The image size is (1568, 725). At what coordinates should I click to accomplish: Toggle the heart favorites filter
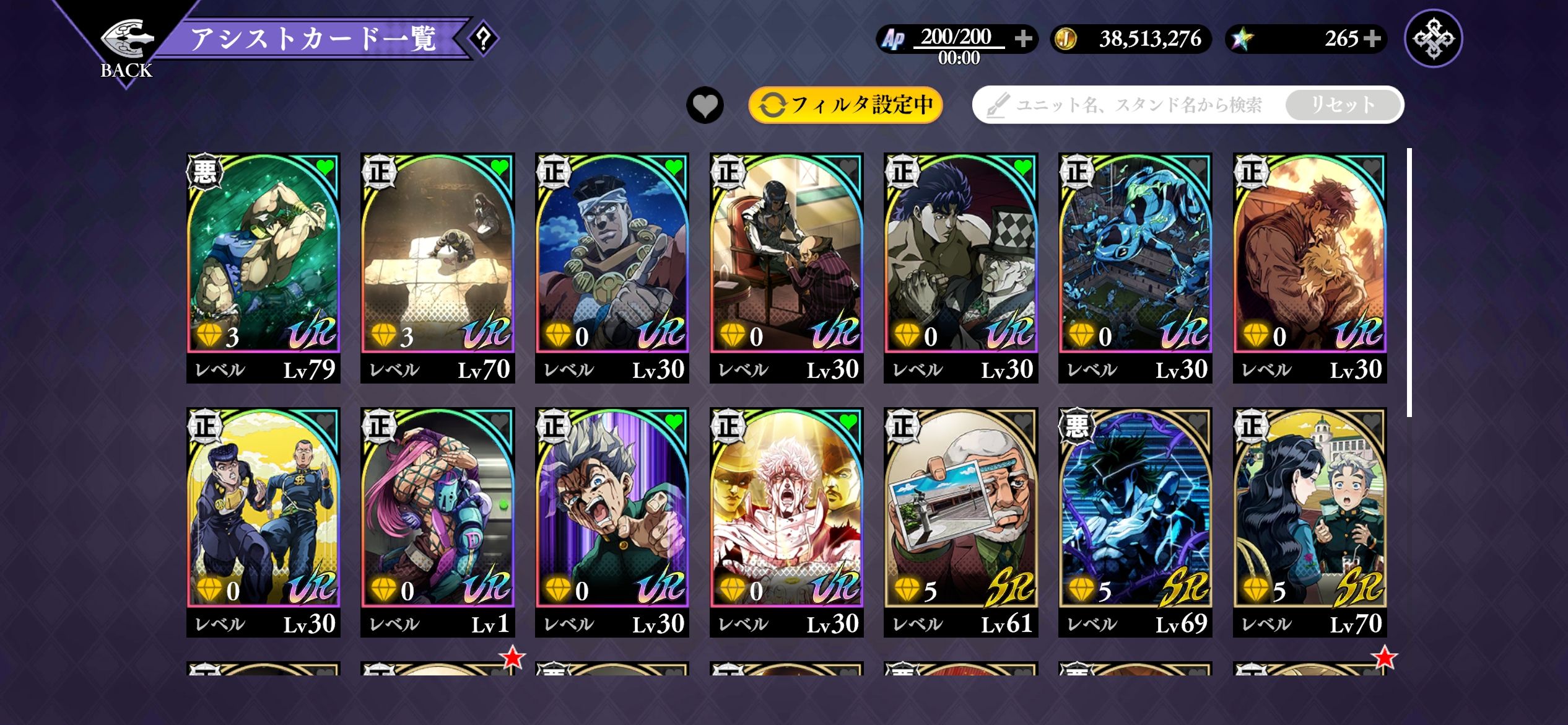[705, 105]
